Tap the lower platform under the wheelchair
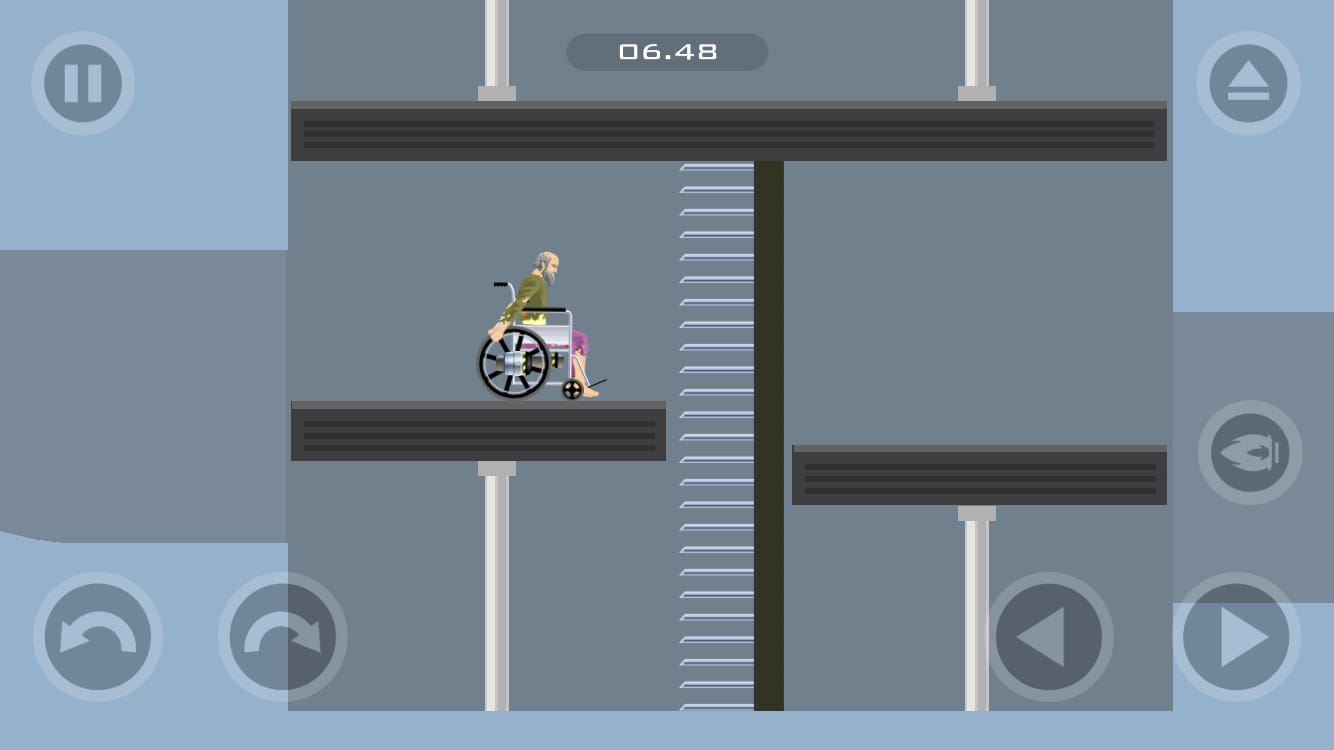Viewport: 1334px width, 750px height. (478, 432)
